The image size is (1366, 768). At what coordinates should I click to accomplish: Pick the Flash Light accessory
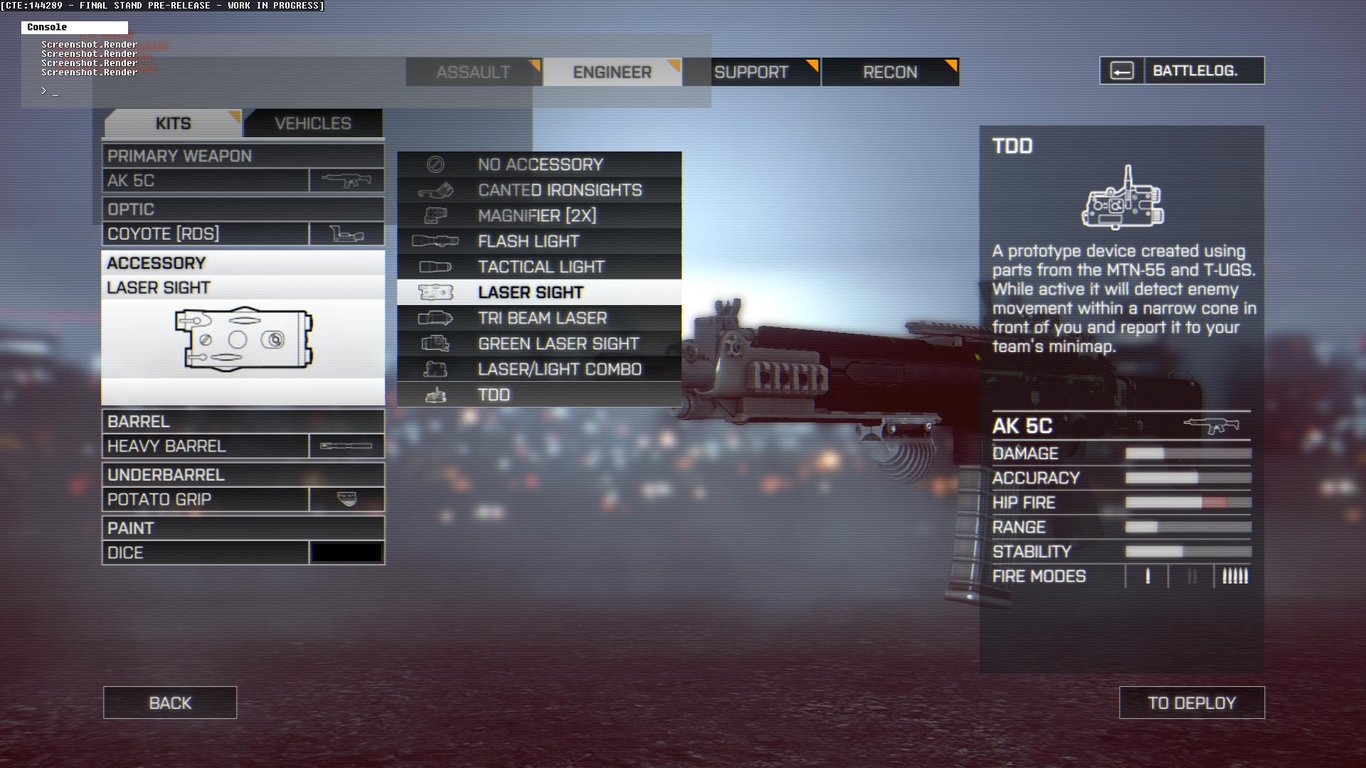pyautogui.click(x=528, y=241)
